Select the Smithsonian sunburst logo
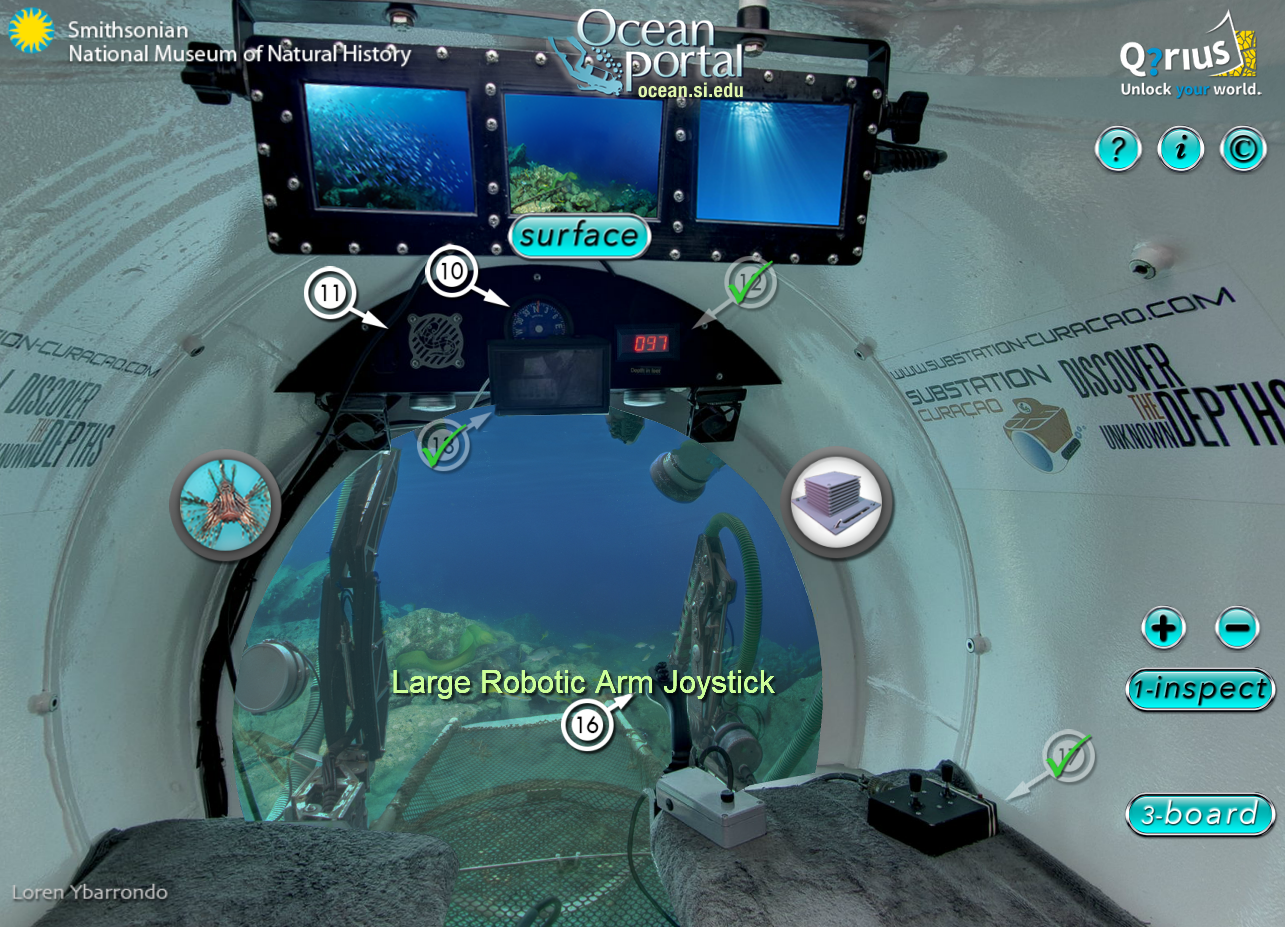This screenshot has height=927, width=1285. tap(31, 30)
